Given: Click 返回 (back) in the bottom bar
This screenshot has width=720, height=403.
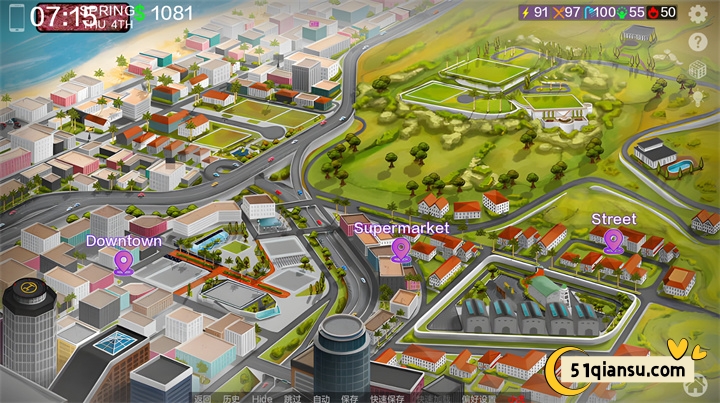Looking at the screenshot, I should click(x=203, y=398).
